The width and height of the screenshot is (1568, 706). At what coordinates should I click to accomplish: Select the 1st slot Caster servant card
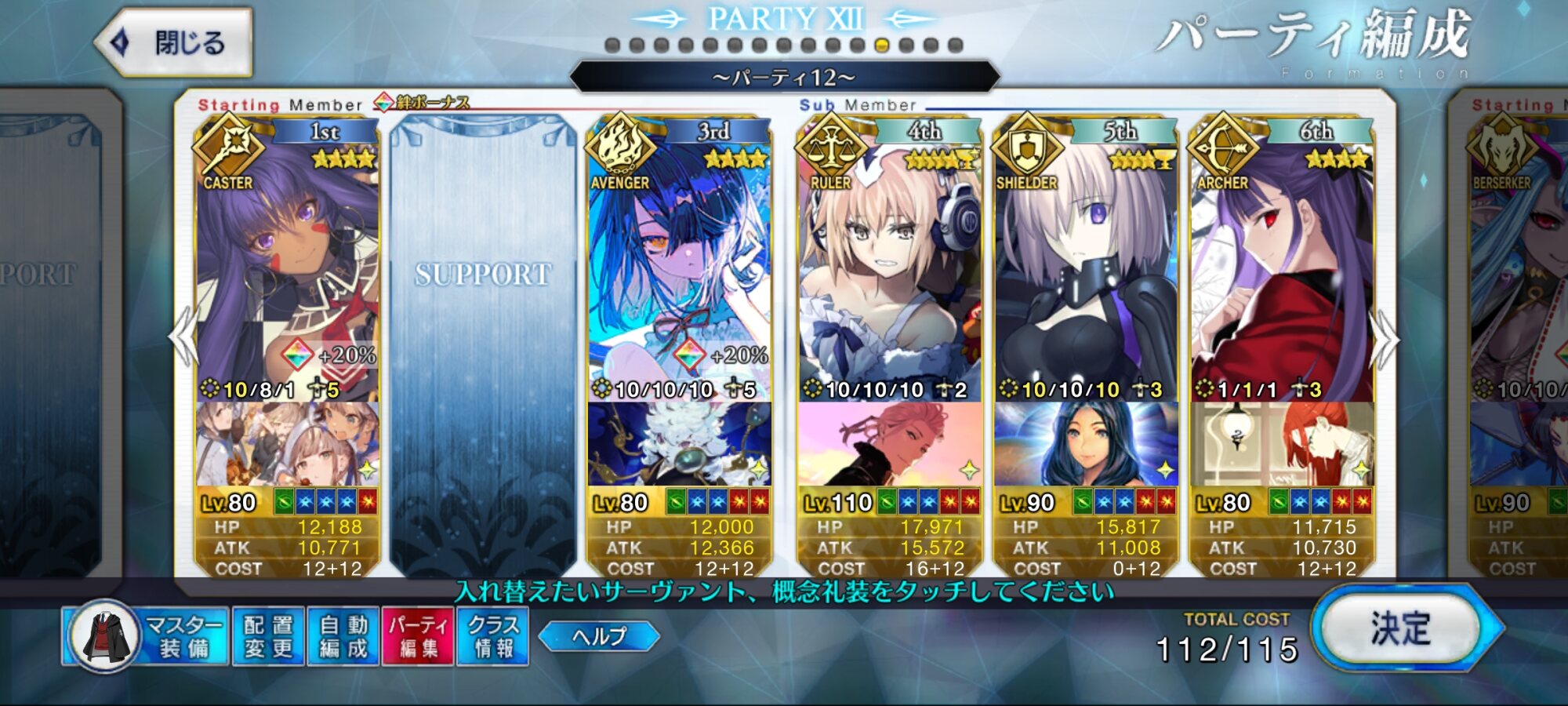287,267
